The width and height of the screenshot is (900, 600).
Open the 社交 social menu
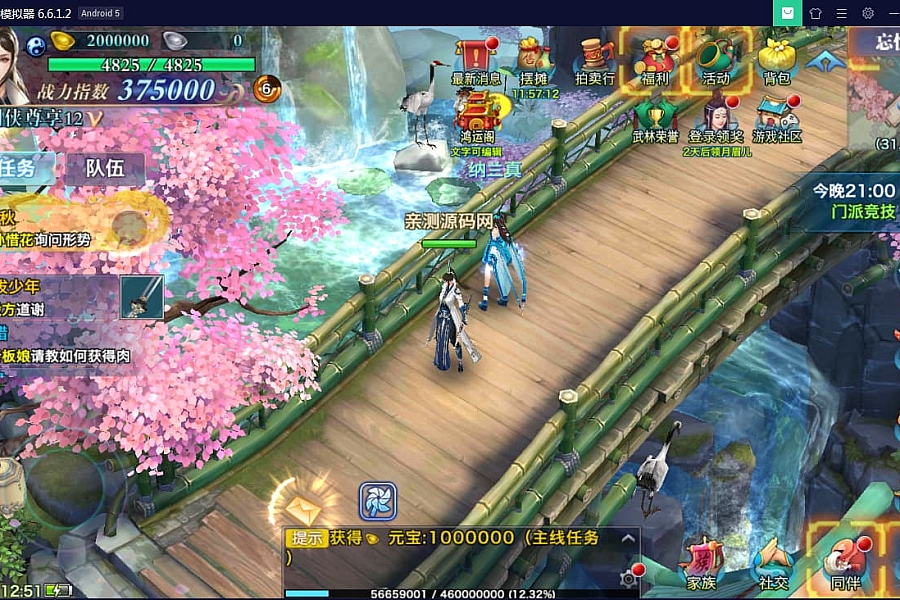772,563
